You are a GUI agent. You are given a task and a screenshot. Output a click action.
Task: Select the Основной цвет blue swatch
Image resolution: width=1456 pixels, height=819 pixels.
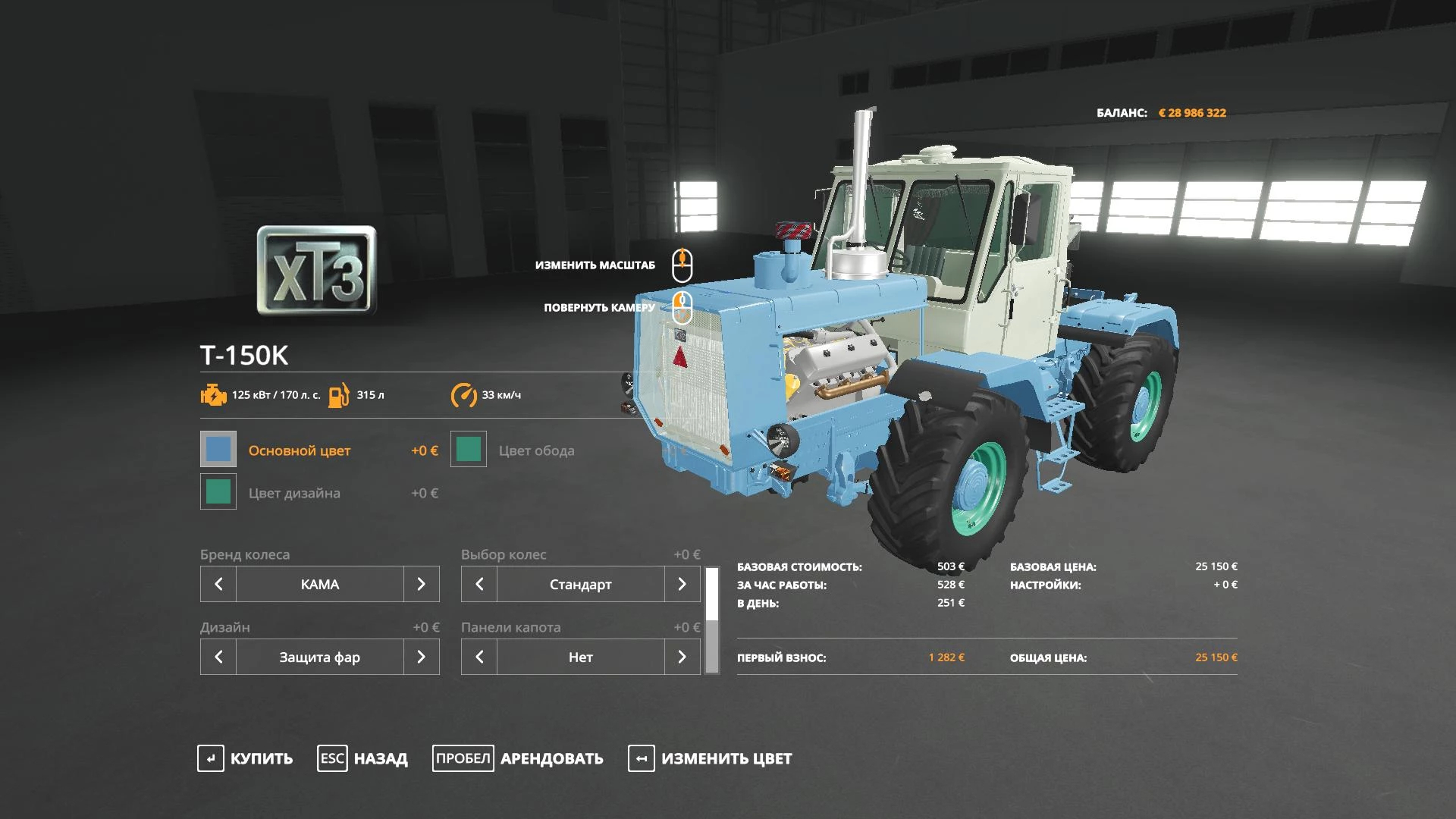pyautogui.click(x=218, y=450)
